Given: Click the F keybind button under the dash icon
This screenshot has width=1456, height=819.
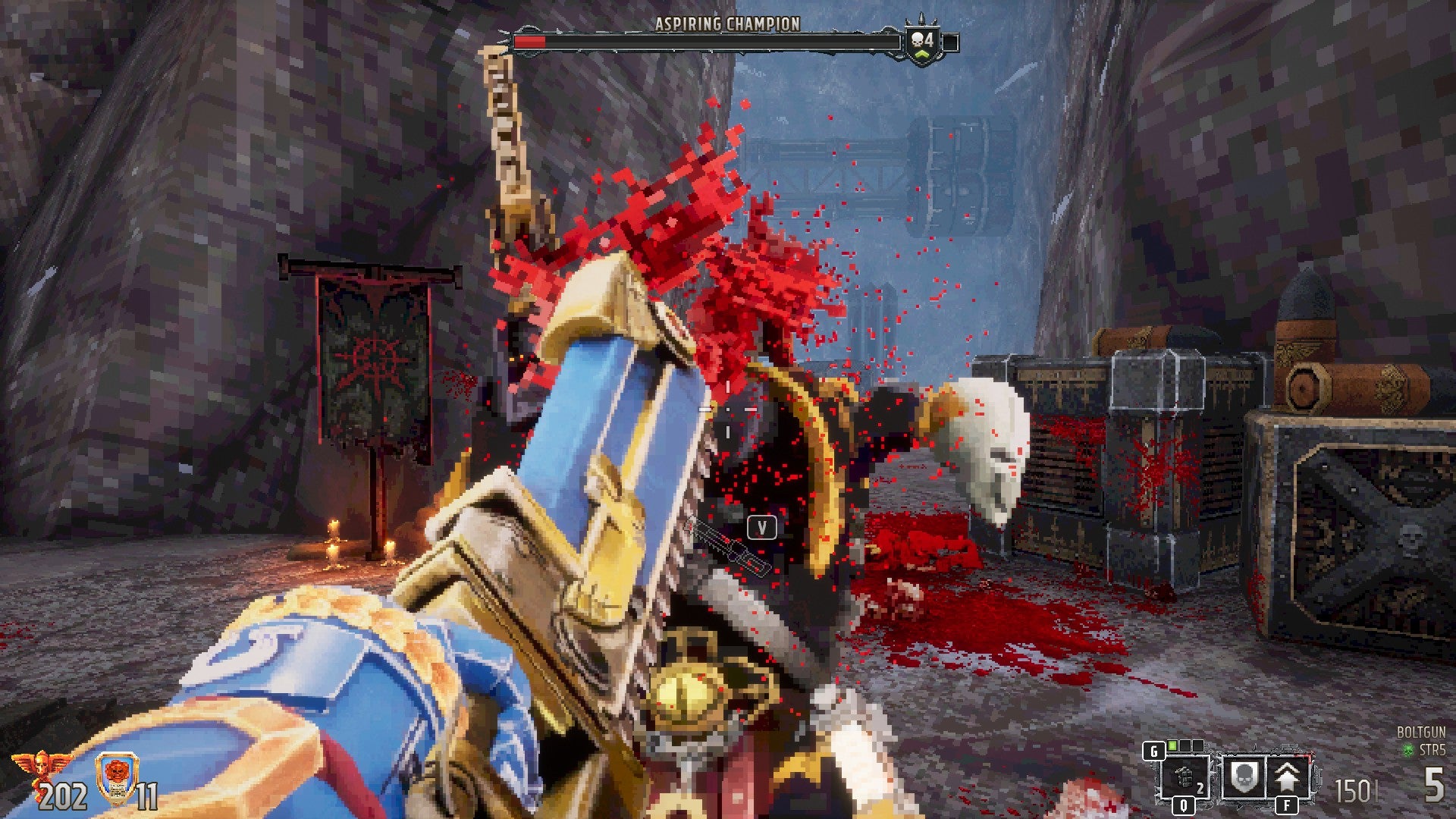Looking at the screenshot, I should click(1287, 807).
